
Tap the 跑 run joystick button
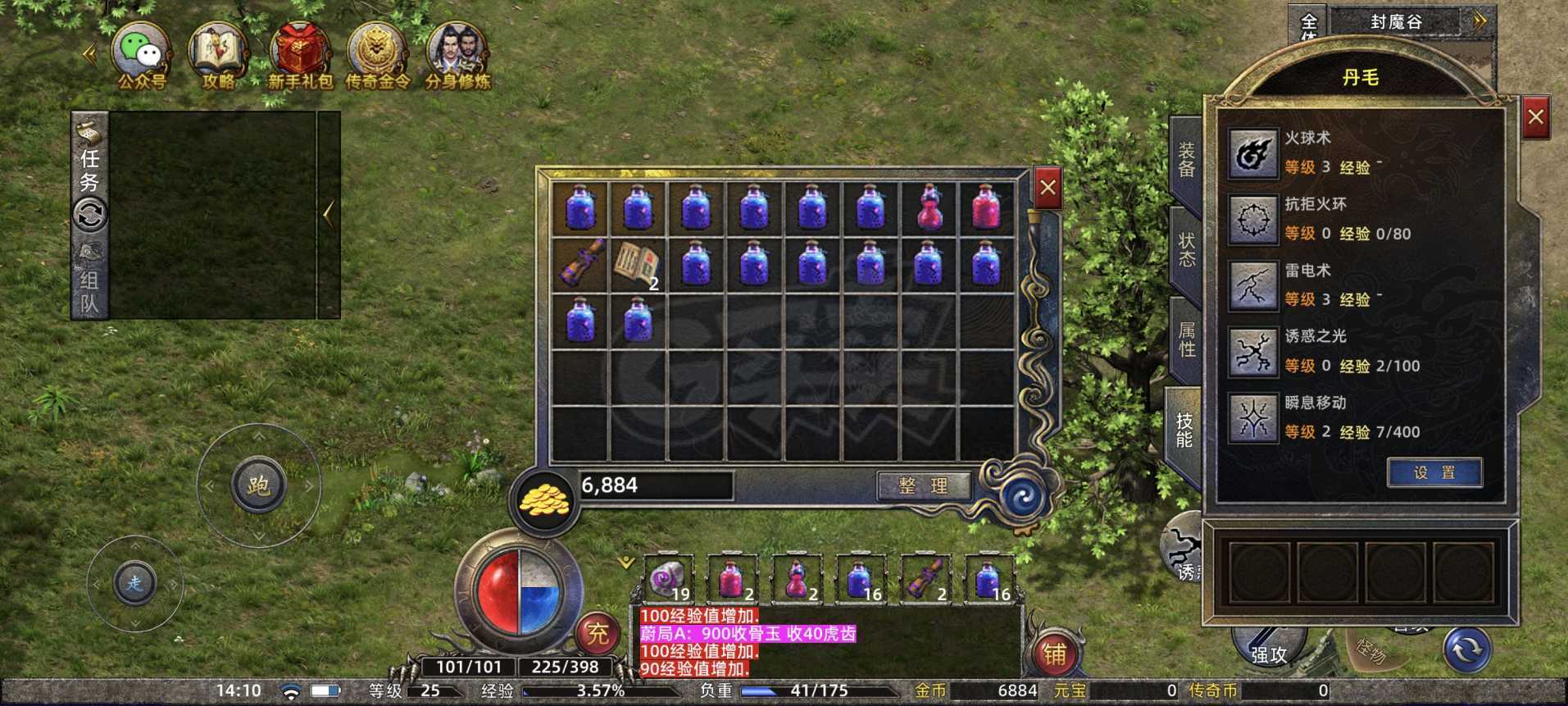258,485
